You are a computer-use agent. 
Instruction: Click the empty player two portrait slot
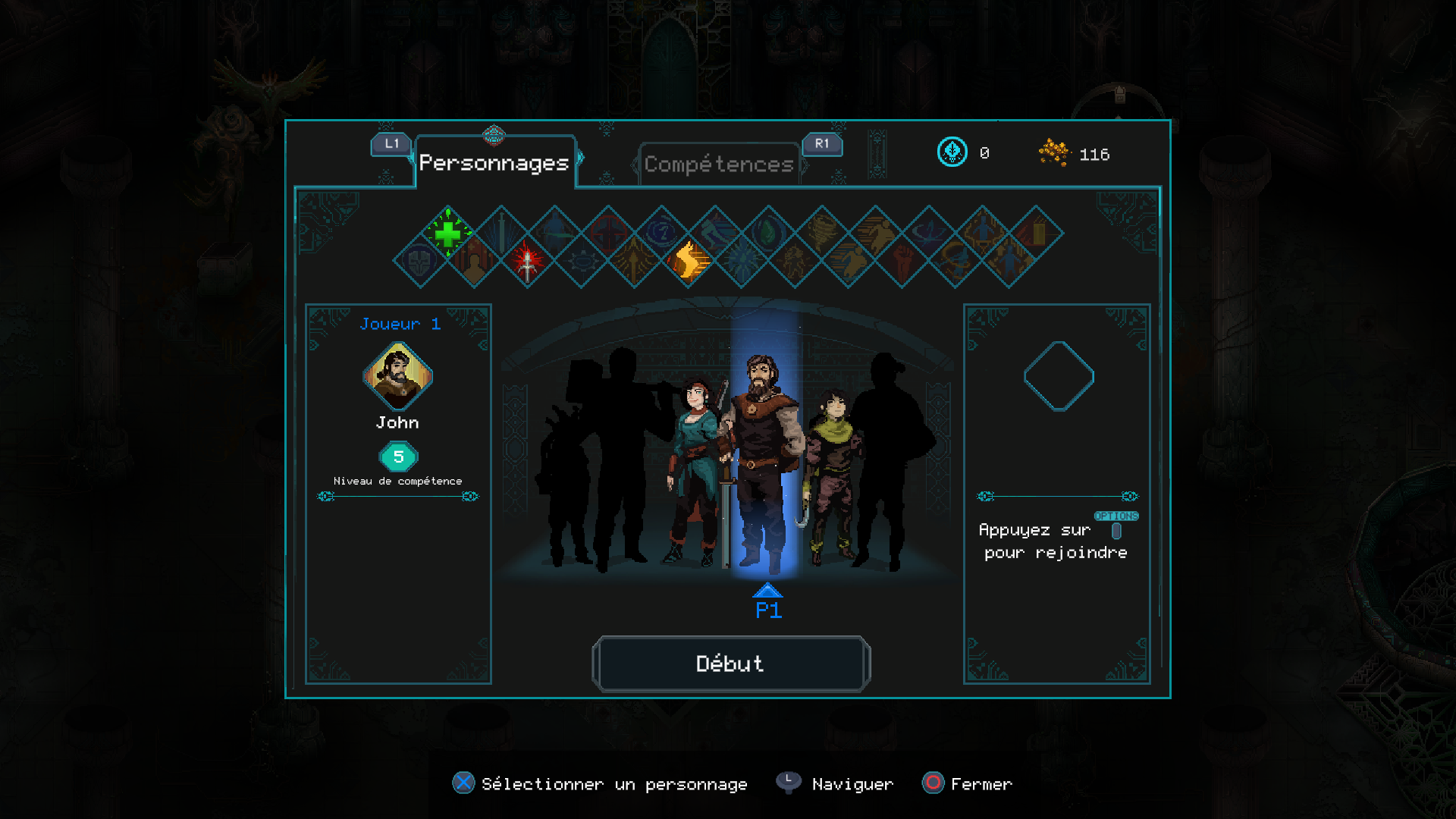click(x=1059, y=376)
